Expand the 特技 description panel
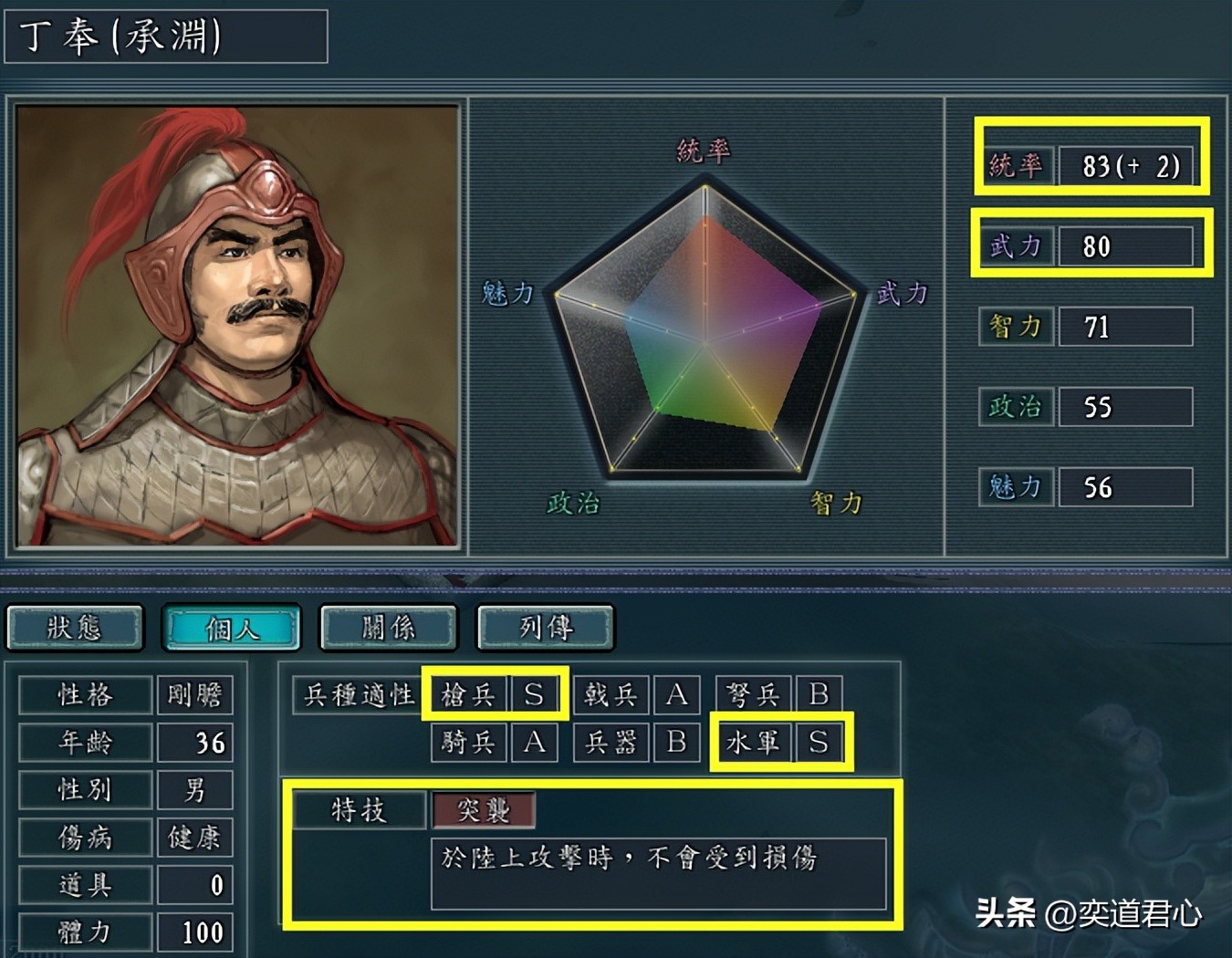Viewport: 1232px width, 958px height. [657, 871]
